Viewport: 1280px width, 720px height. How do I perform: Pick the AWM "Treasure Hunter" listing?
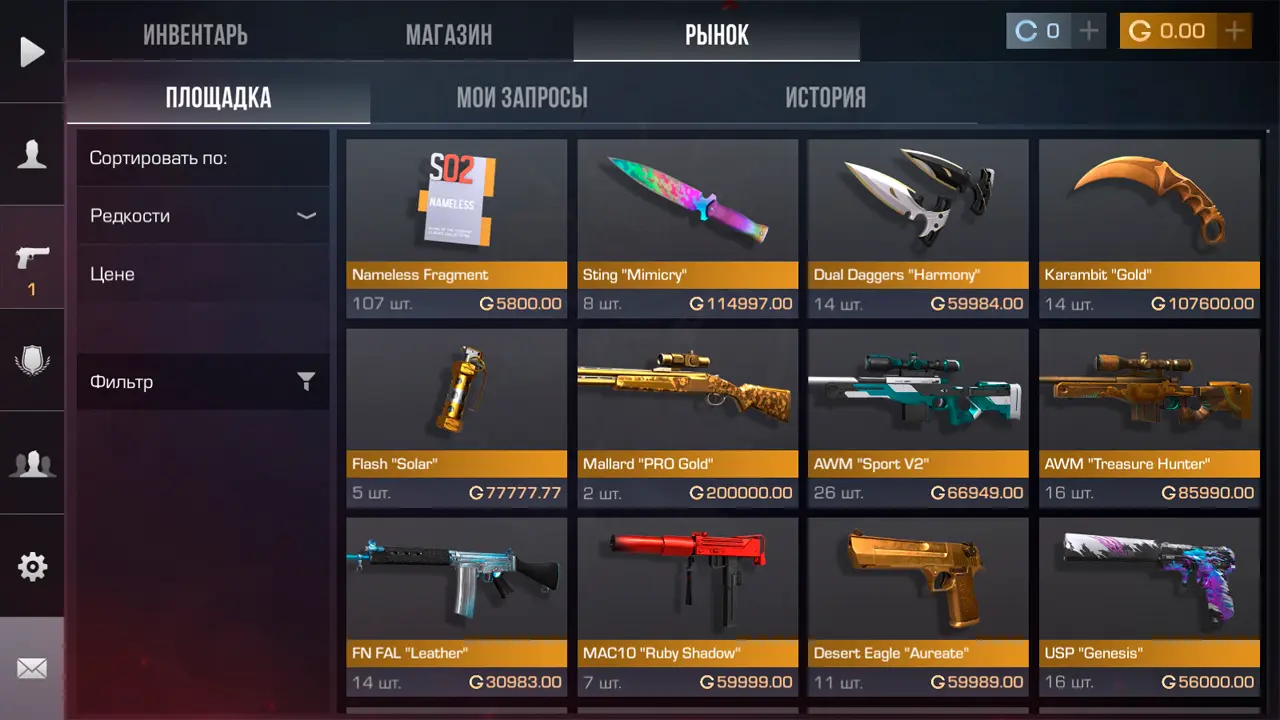point(1149,418)
